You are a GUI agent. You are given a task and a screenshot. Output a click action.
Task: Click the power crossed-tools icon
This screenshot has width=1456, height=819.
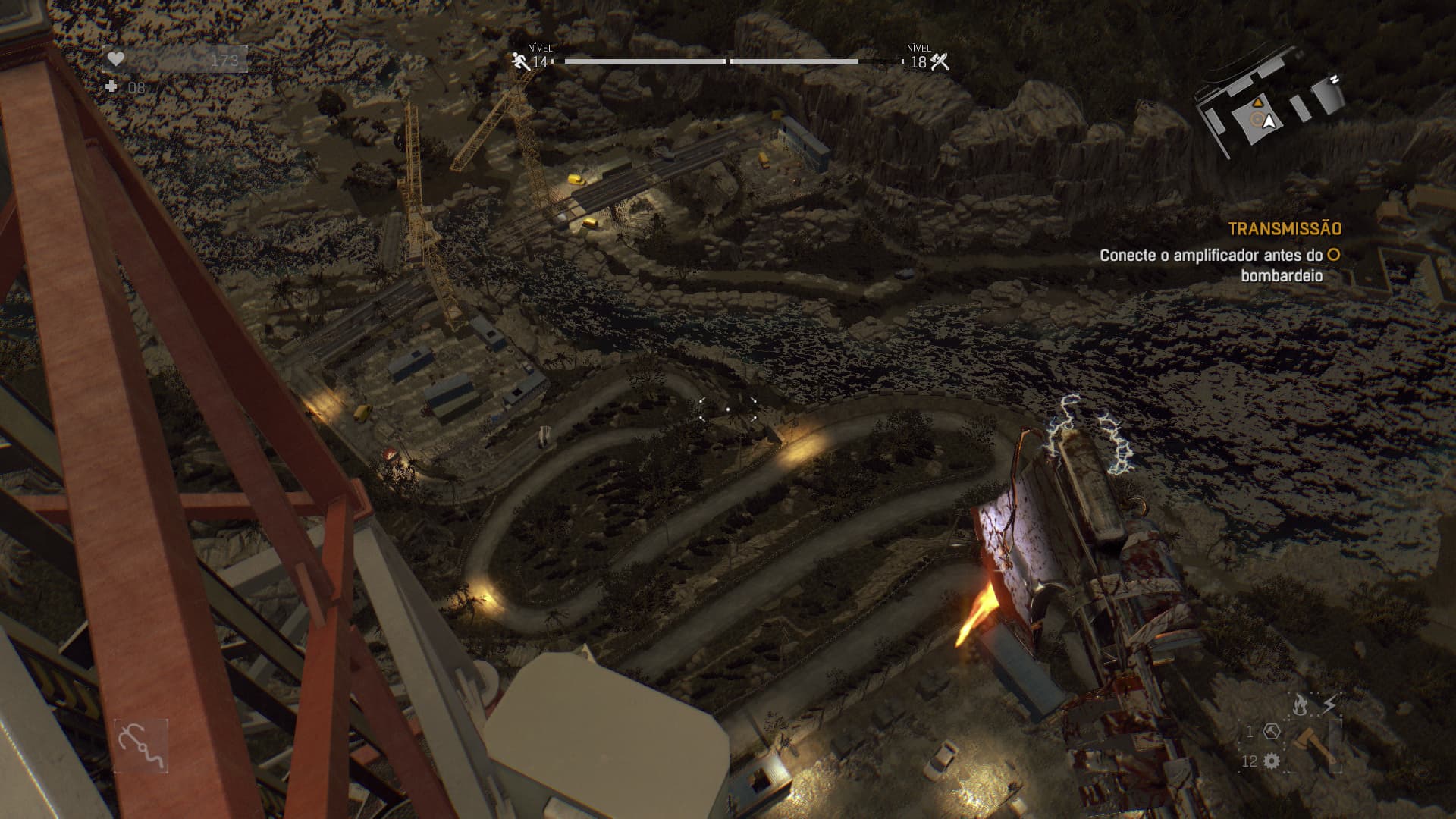pos(940,61)
